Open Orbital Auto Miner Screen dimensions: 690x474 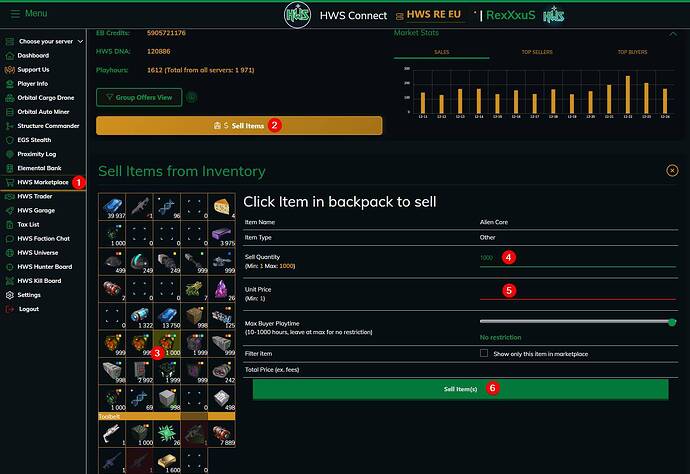coord(45,112)
